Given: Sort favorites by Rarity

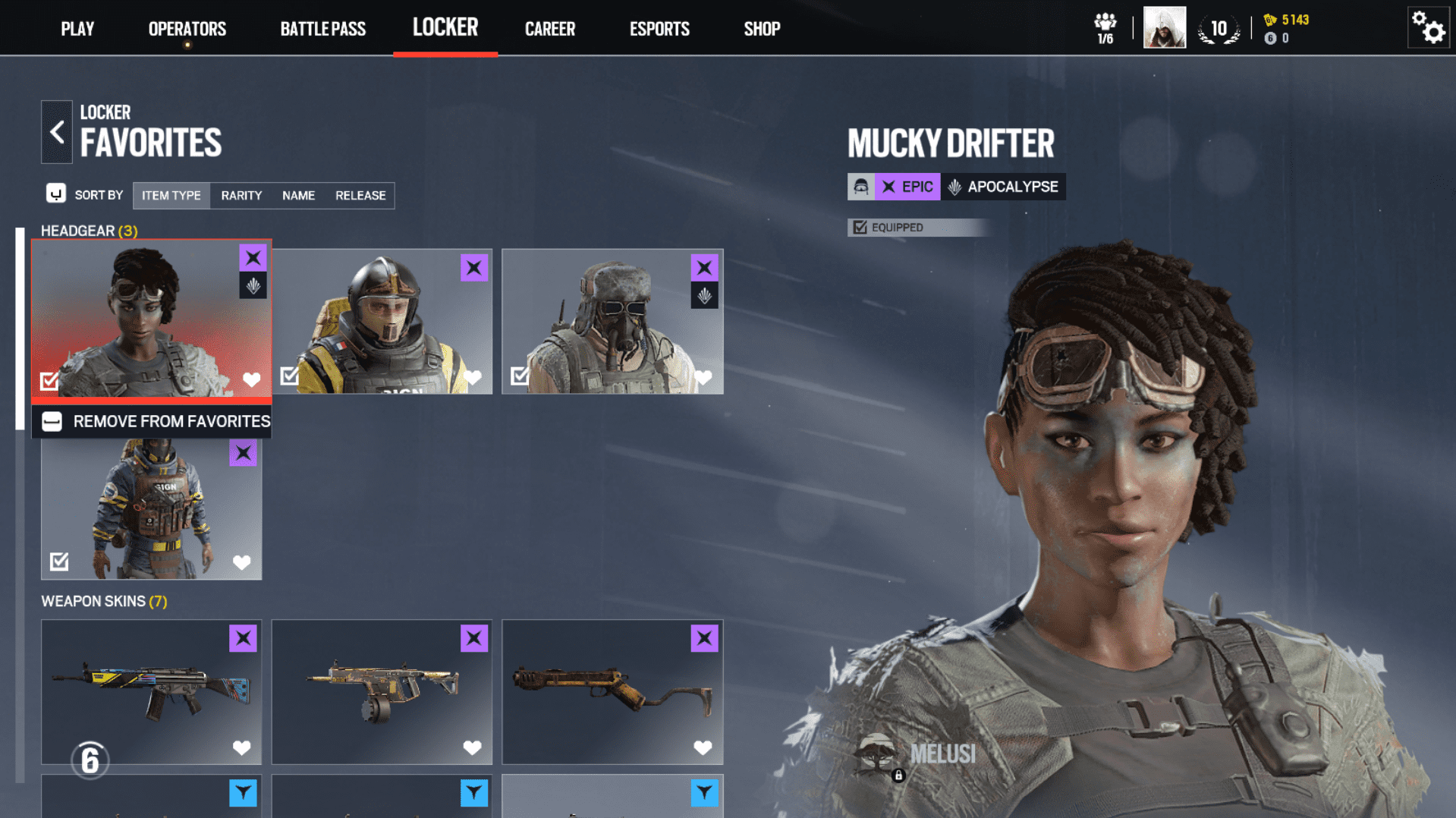Looking at the screenshot, I should (x=241, y=196).
